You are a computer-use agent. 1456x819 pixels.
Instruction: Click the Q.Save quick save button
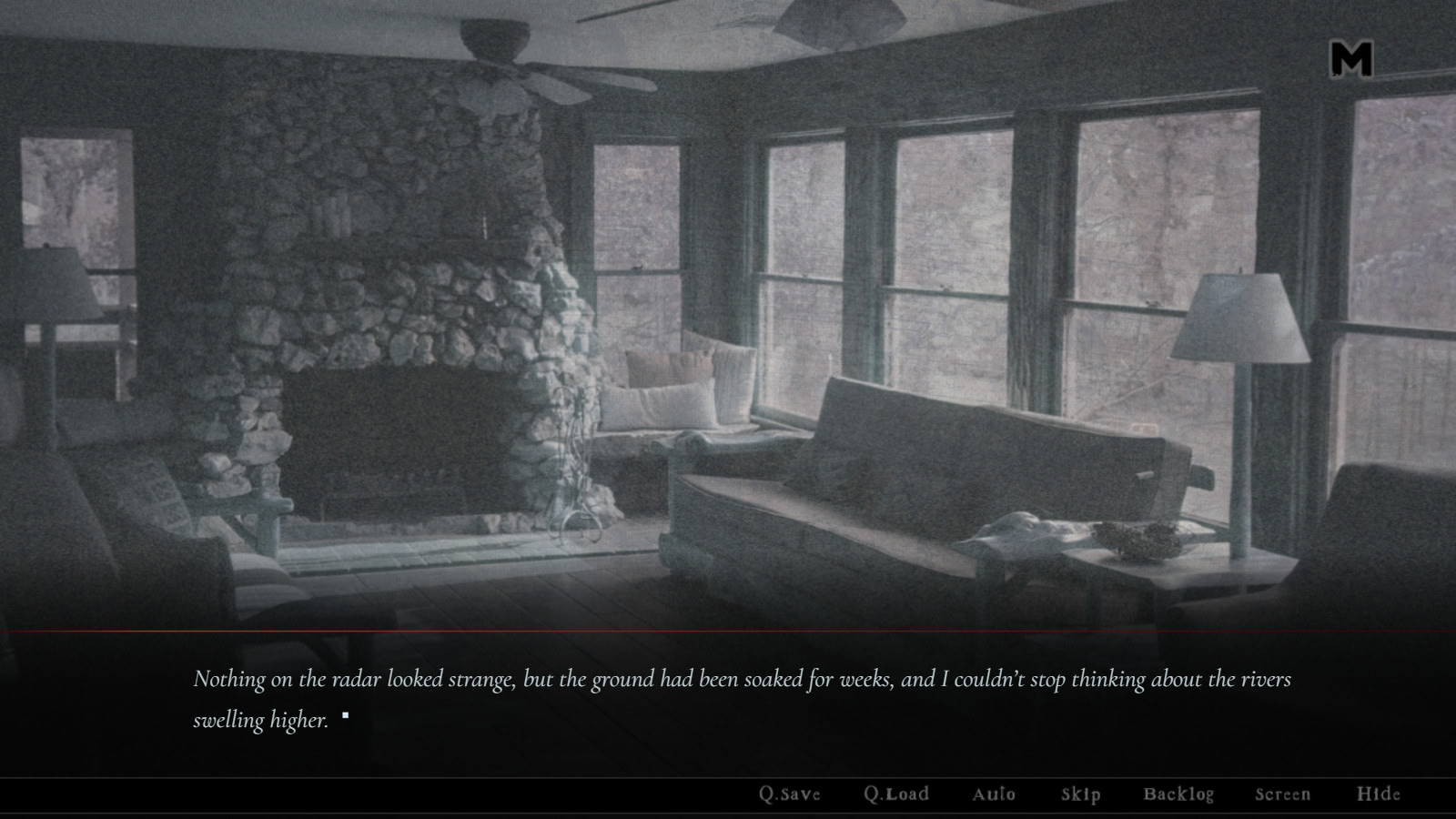[790, 794]
